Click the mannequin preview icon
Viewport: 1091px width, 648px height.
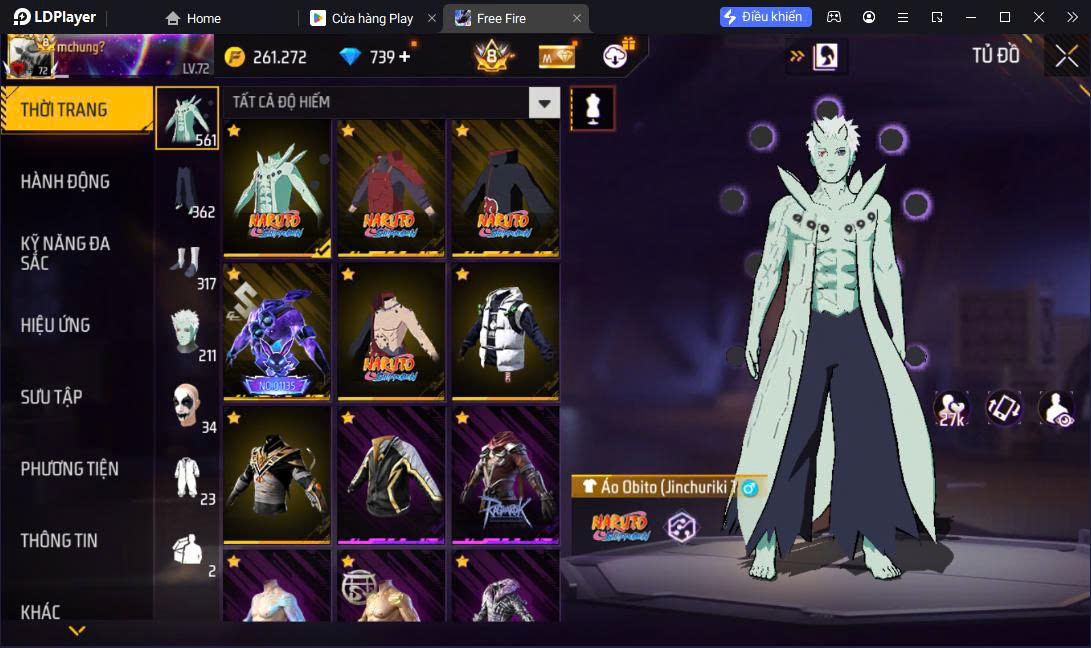pos(592,108)
